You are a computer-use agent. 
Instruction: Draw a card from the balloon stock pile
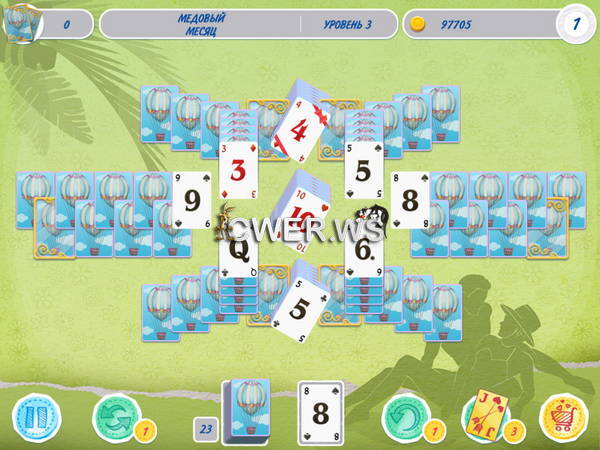[246, 411]
